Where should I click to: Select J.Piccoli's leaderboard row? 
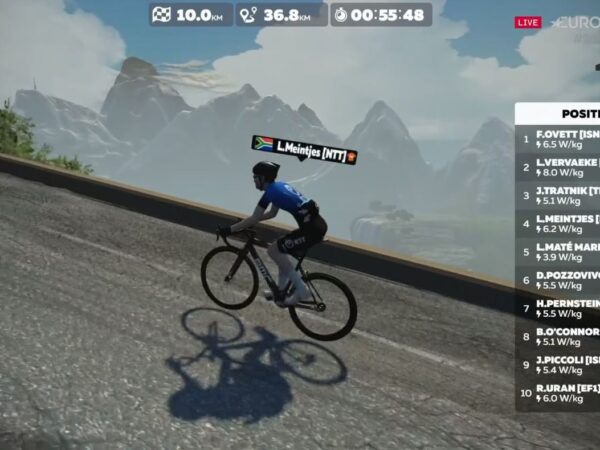pyautogui.click(x=566, y=364)
